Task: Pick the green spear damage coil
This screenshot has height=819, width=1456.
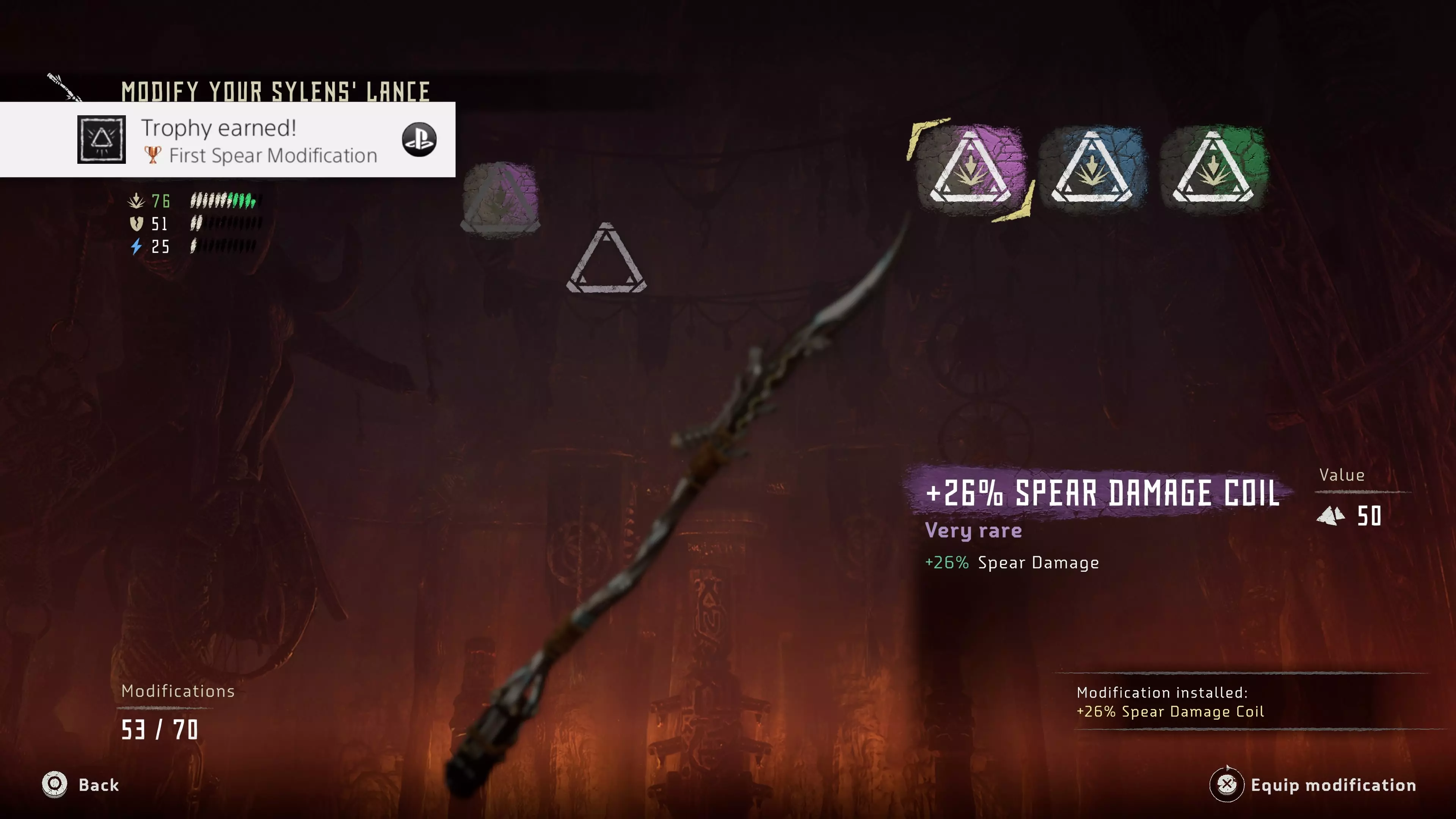Action: [1213, 168]
